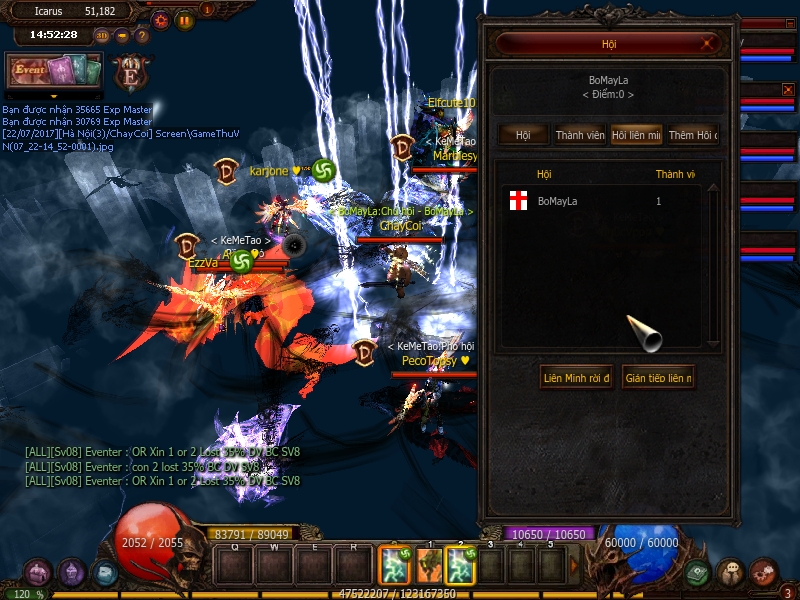The image size is (800, 600).
Task: Open the speech bubble chat icon
Action: 731,573
